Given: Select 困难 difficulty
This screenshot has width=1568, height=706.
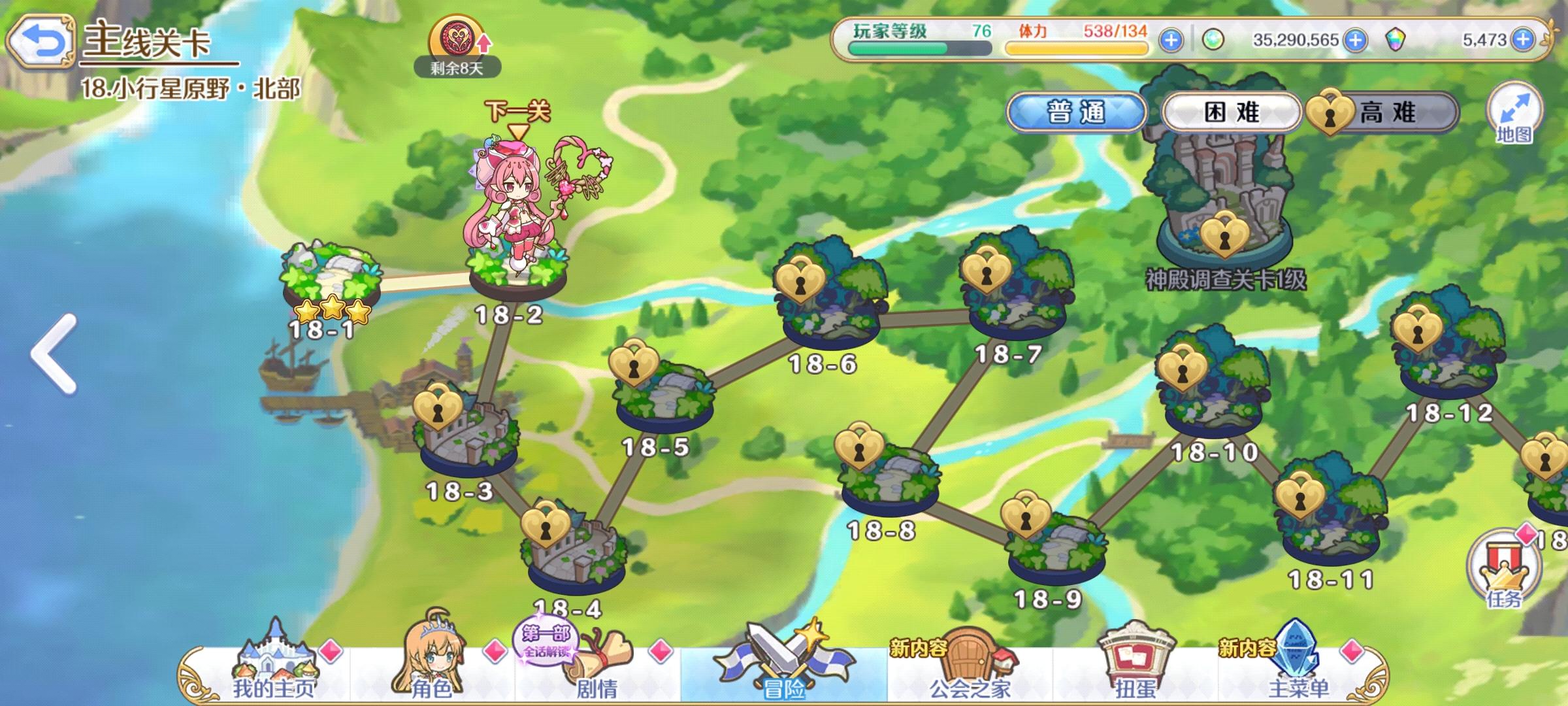Looking at the screenshot, I should tap(1235, 112).
